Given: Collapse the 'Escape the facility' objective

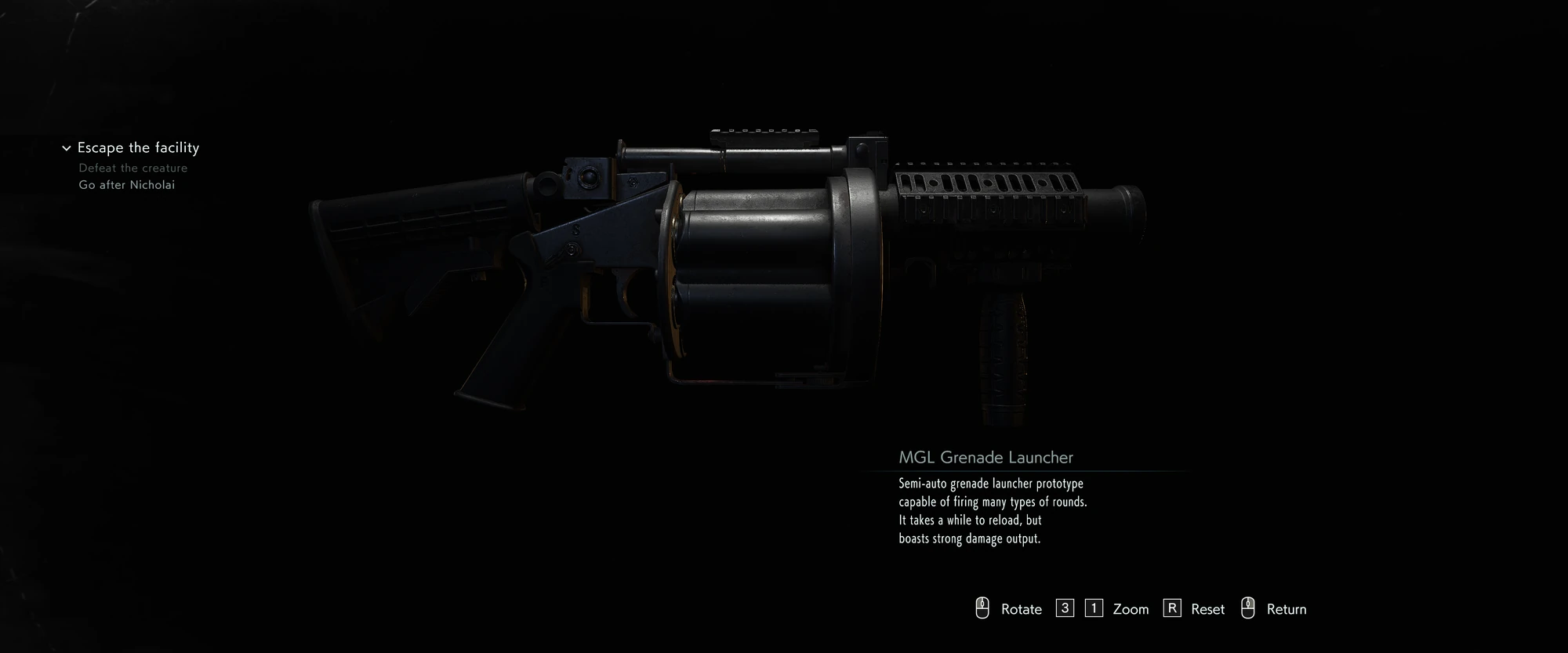Looking at the screenshot, I should pyautogui.click(x=66, y=147).
